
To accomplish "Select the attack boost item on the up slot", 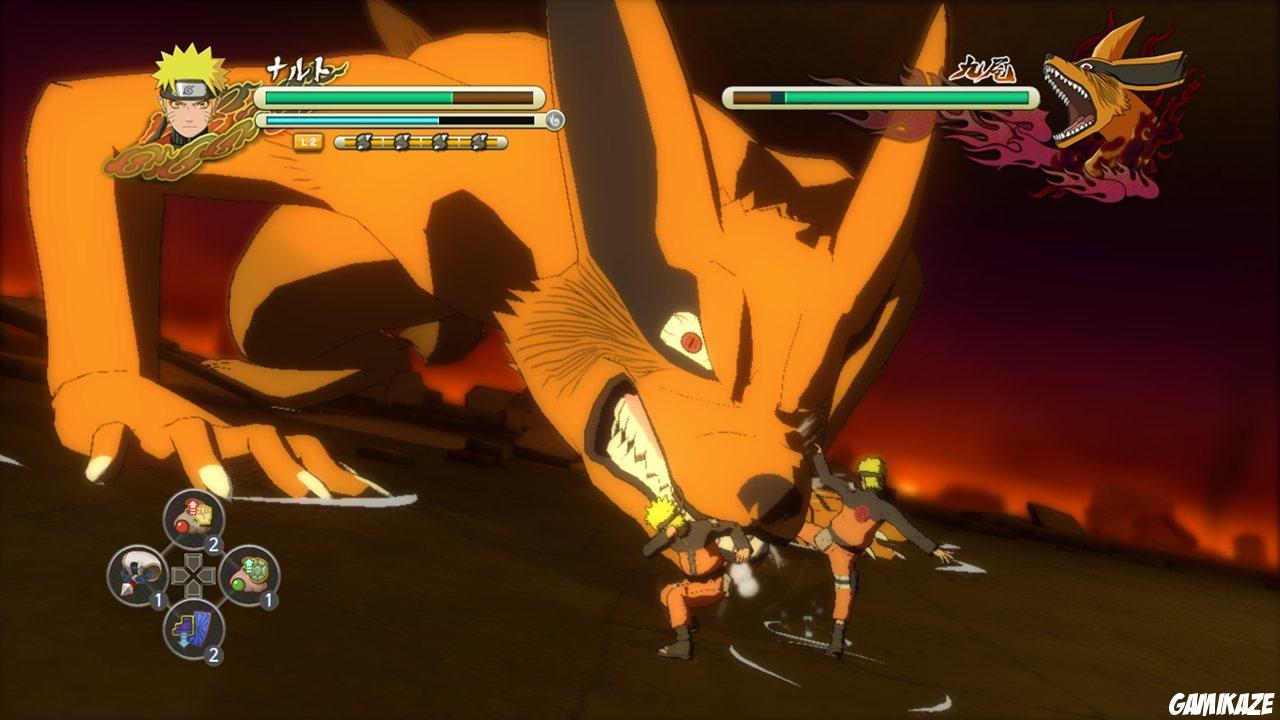I will (193, 514).
